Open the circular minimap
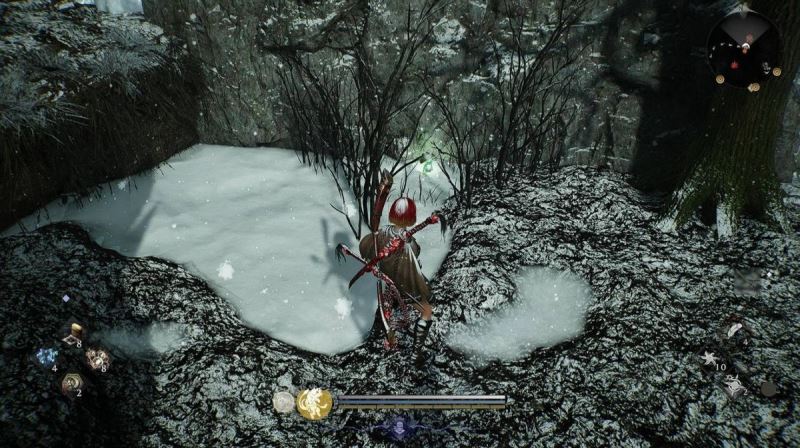 pos(744,48)
